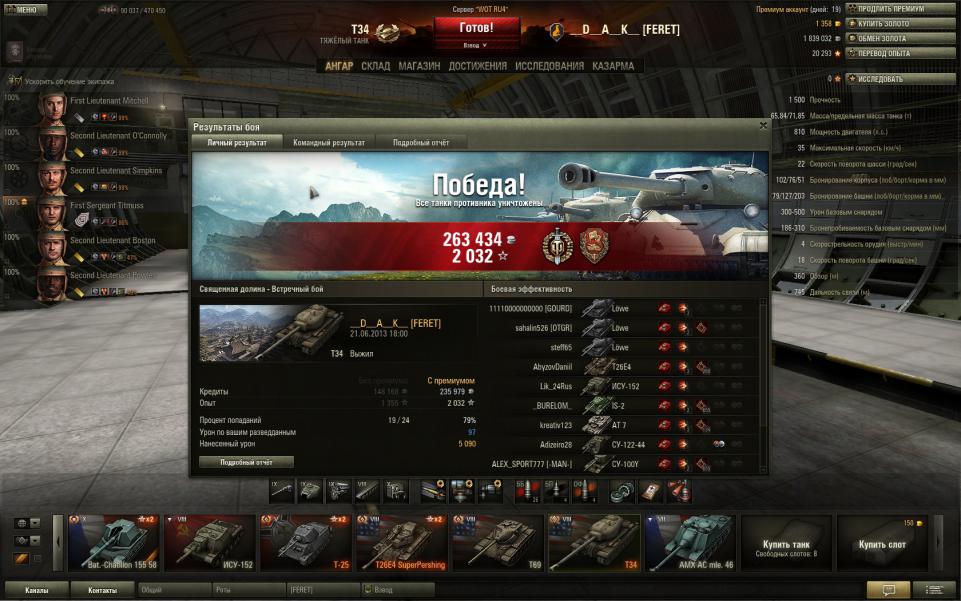Open the Контакты panel

102,590
